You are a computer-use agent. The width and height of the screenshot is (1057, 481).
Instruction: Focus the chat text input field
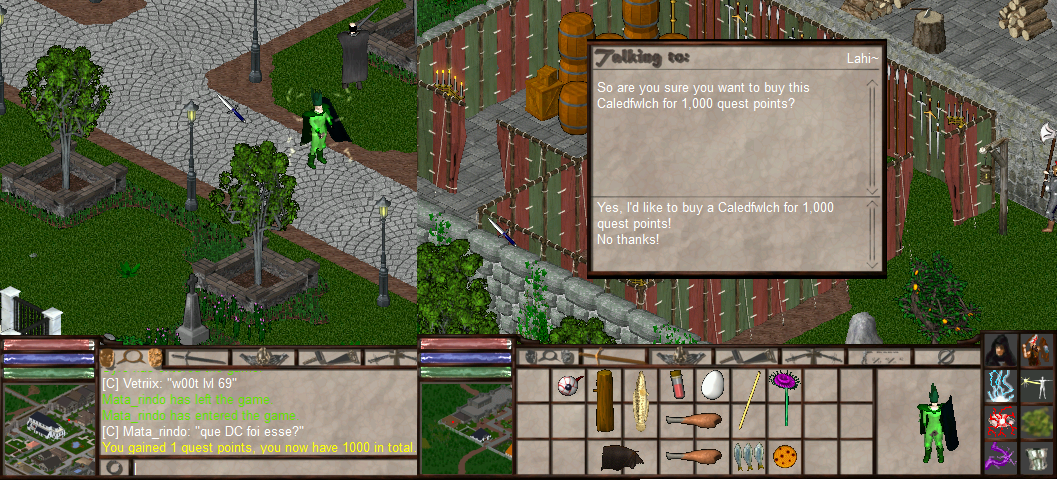(270, 467)
